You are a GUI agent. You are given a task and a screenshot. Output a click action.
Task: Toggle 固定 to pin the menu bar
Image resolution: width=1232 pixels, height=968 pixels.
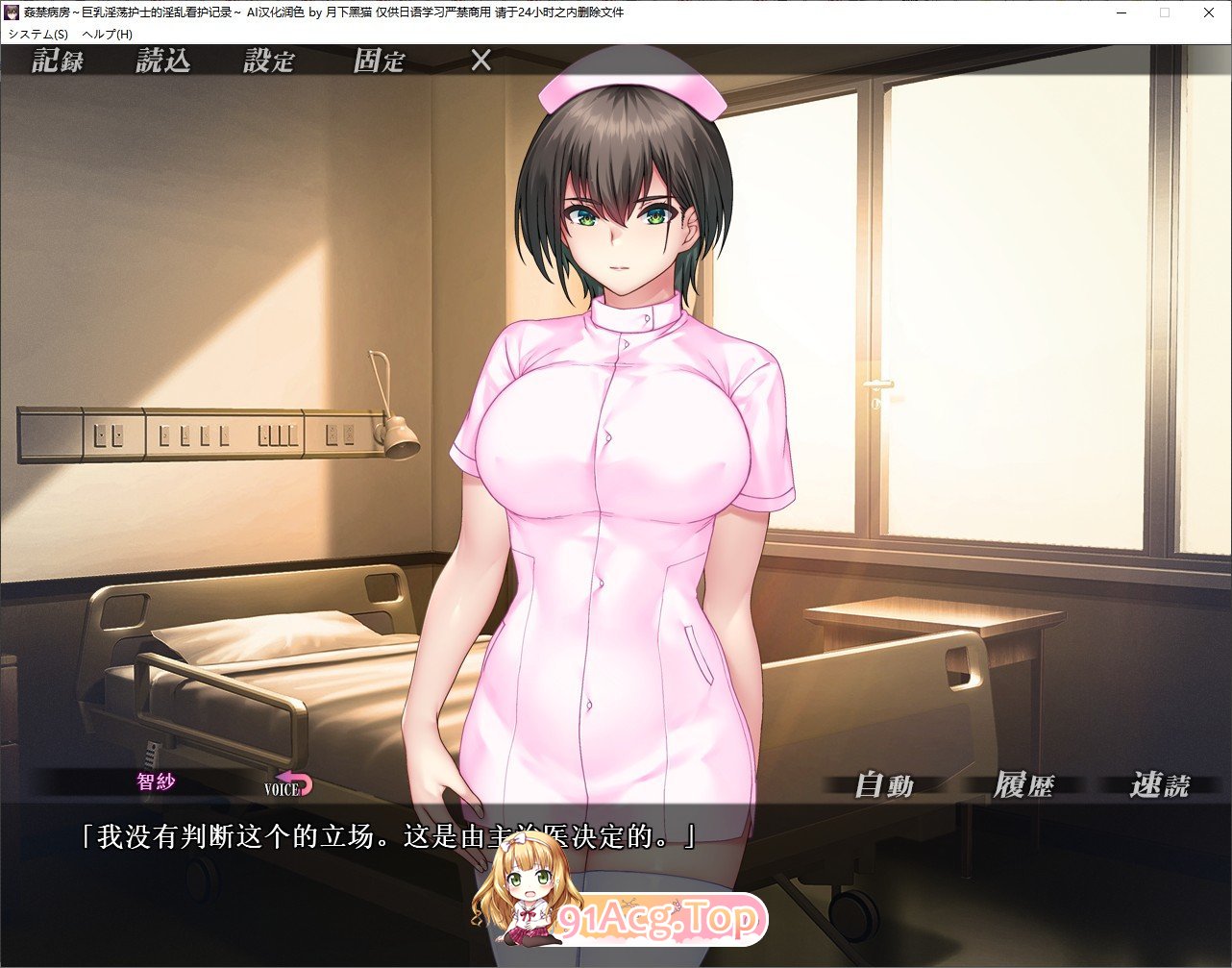381,61
